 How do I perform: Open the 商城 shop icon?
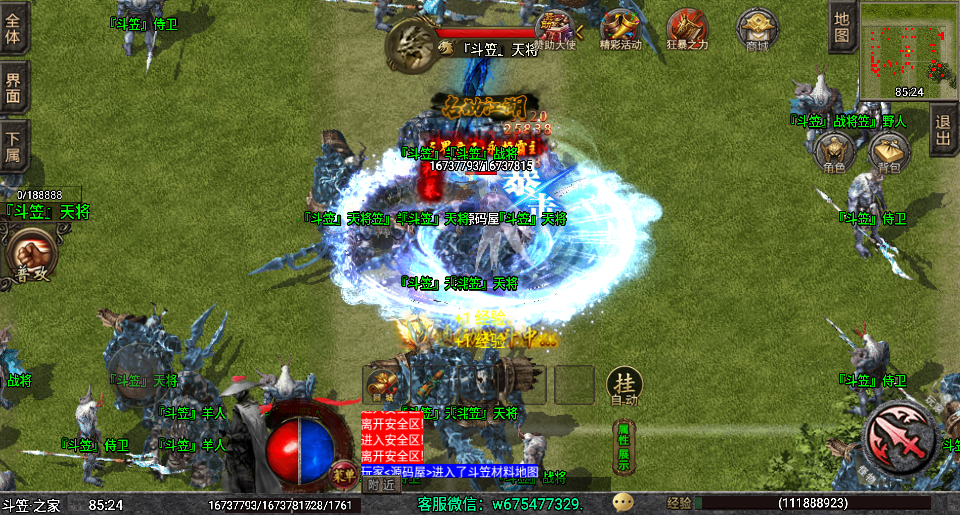pyautogui.click(x=757, y=29)
